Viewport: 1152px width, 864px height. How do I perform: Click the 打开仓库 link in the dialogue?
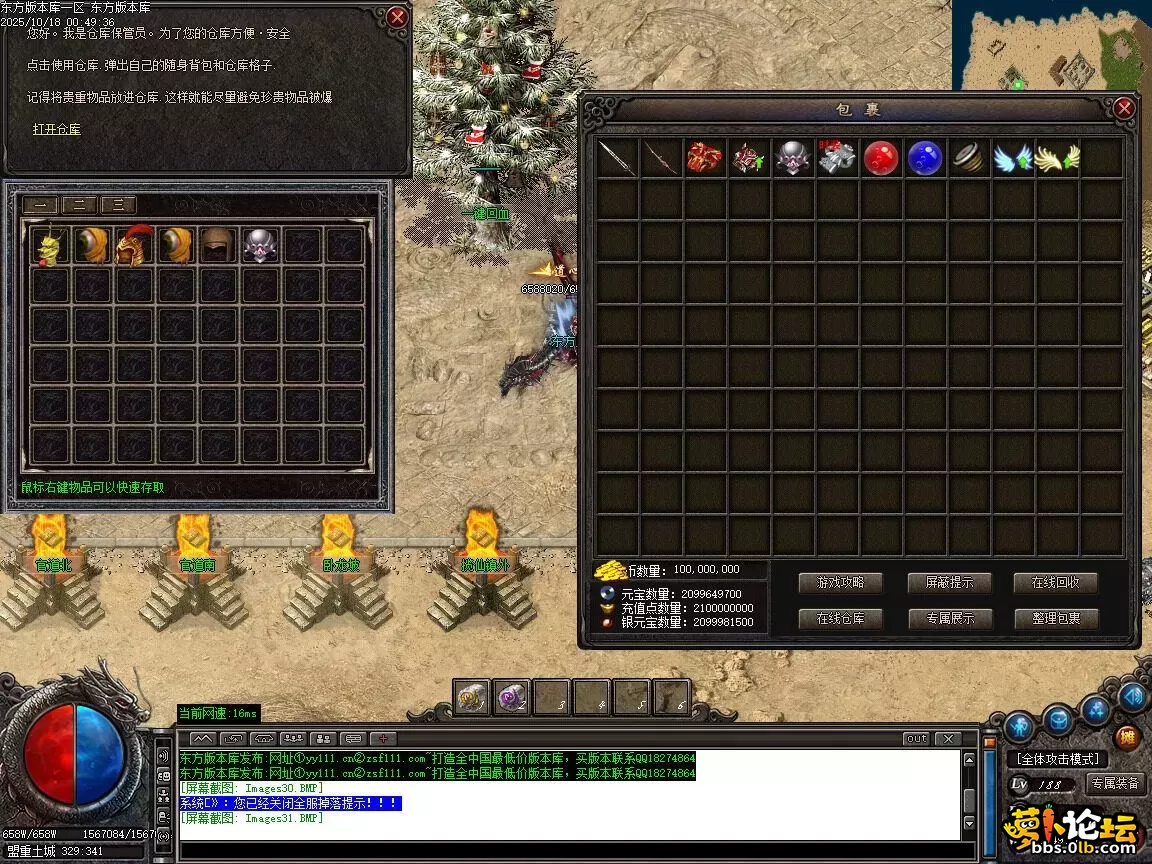pyautogui.click(x=56, y=129)
